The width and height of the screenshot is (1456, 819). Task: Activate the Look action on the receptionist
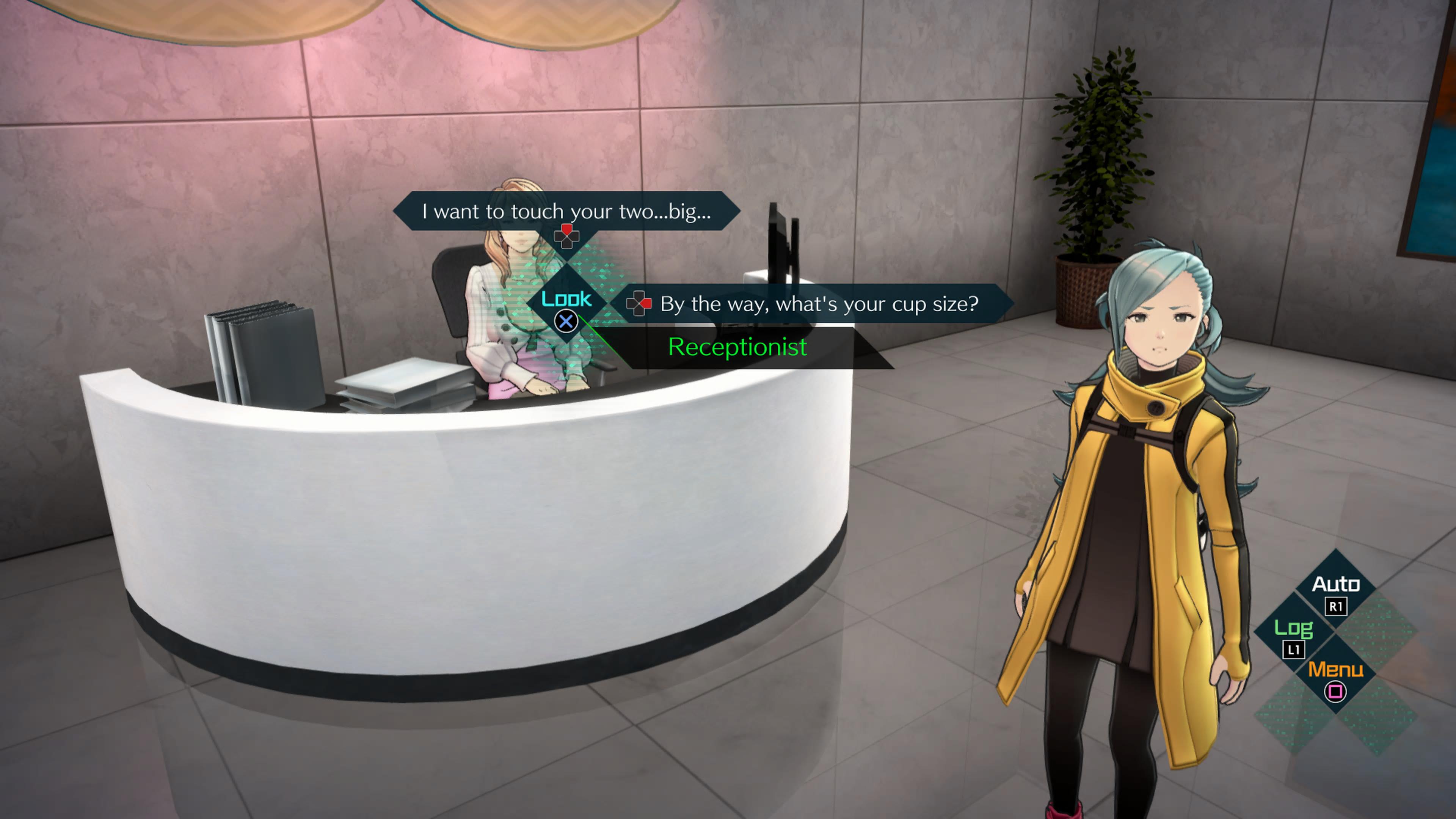click(566, 308)
